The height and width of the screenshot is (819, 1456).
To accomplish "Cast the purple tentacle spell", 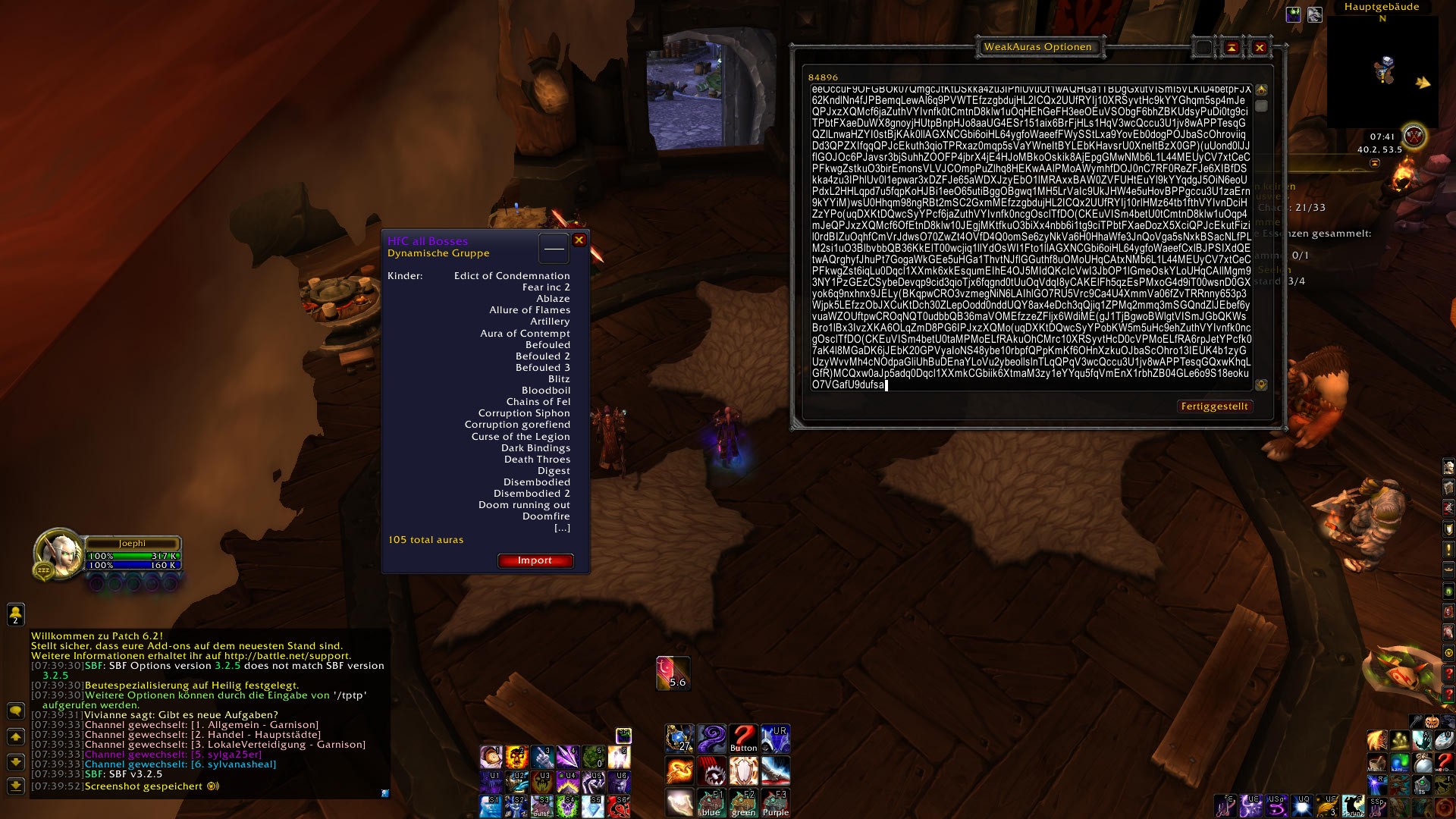I will (x=711, y=738).
